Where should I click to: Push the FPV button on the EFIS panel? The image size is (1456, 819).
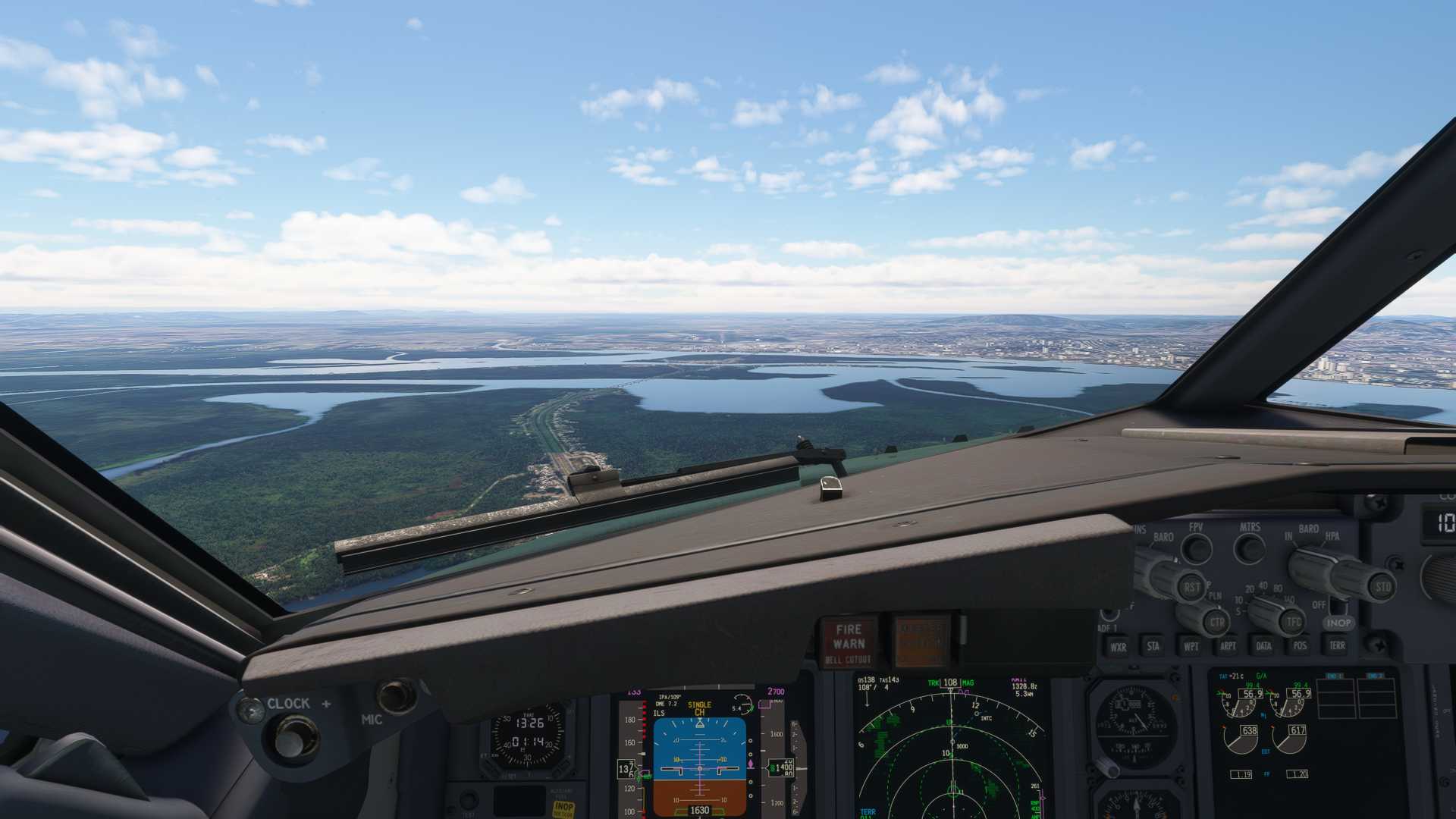tap(1197, 548)
